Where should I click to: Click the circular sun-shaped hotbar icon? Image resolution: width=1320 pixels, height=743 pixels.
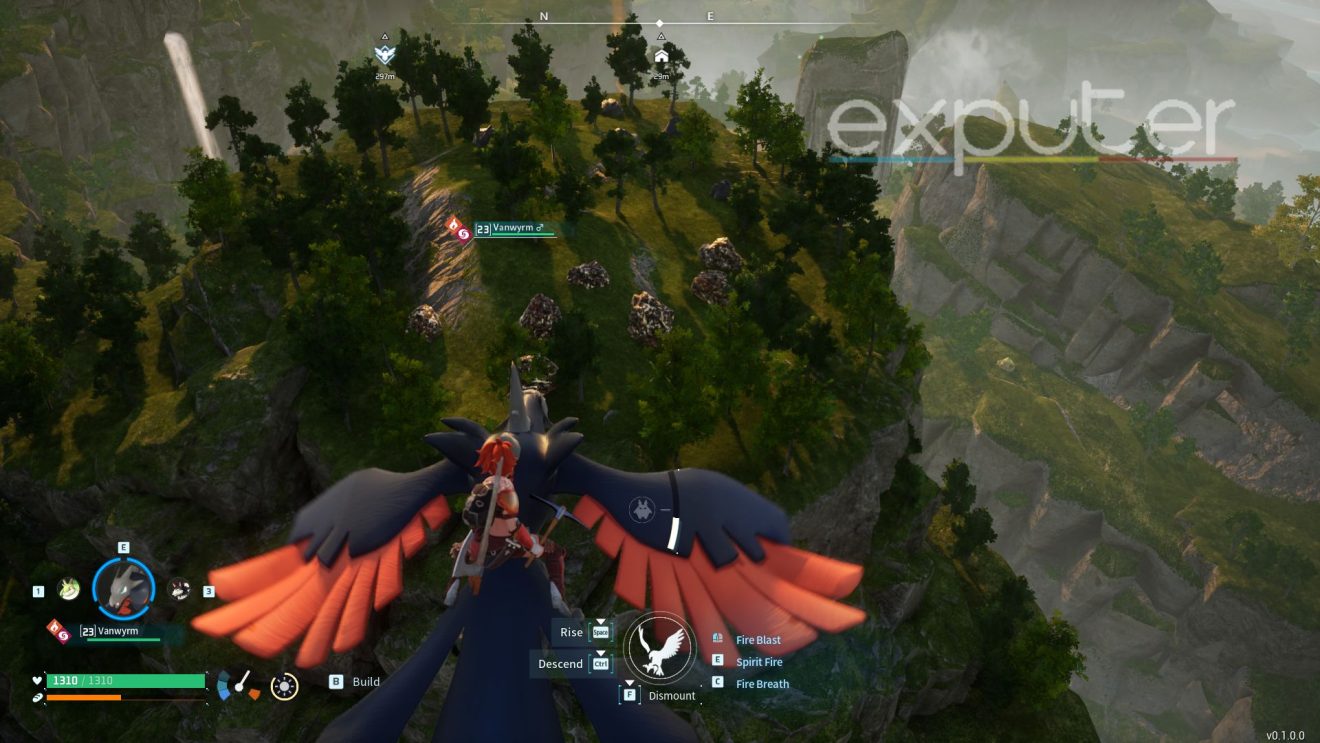pyautogui.click(x=284, y=685)
